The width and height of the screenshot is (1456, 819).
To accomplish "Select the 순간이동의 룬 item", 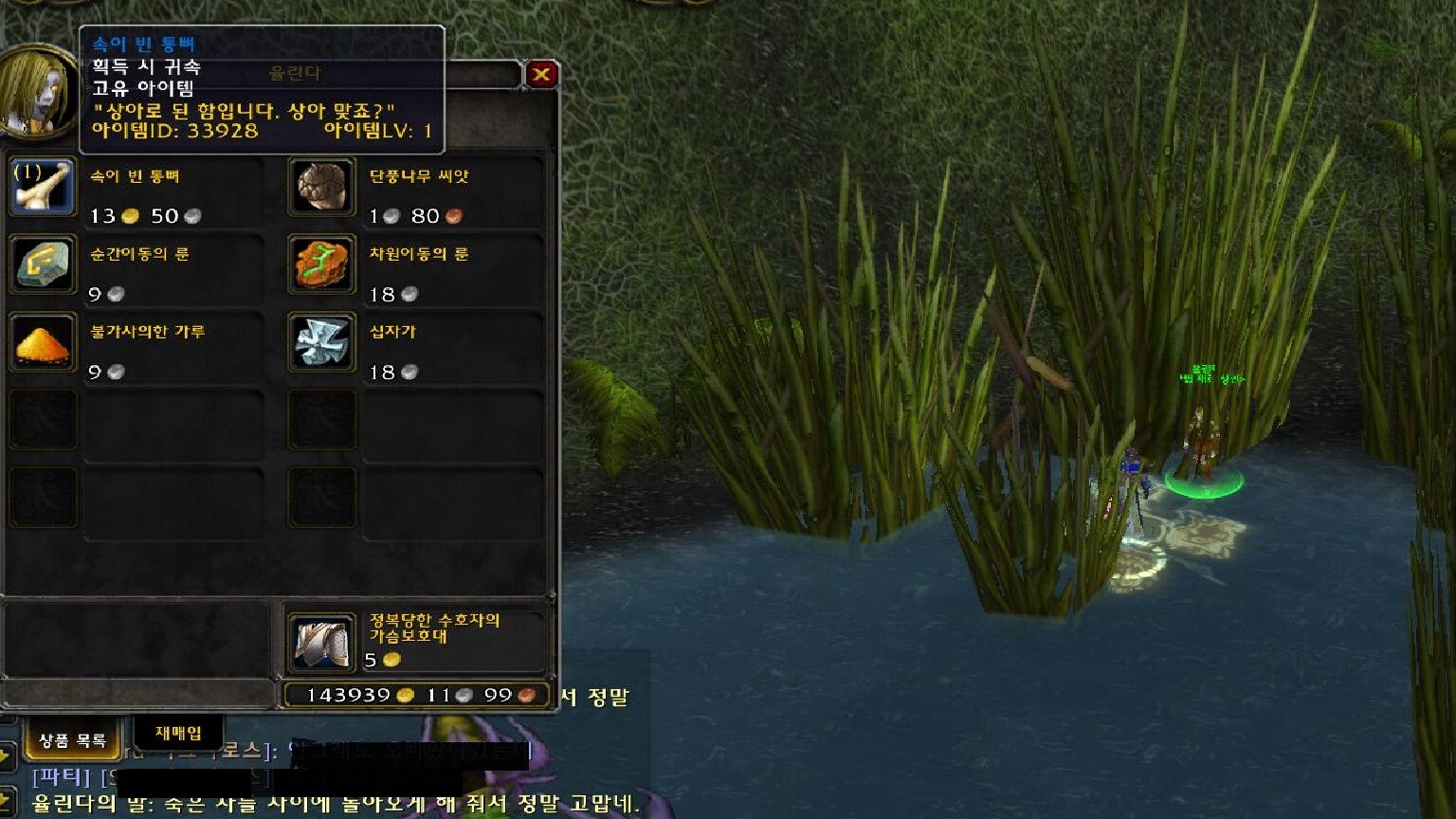I will [43, 265].
